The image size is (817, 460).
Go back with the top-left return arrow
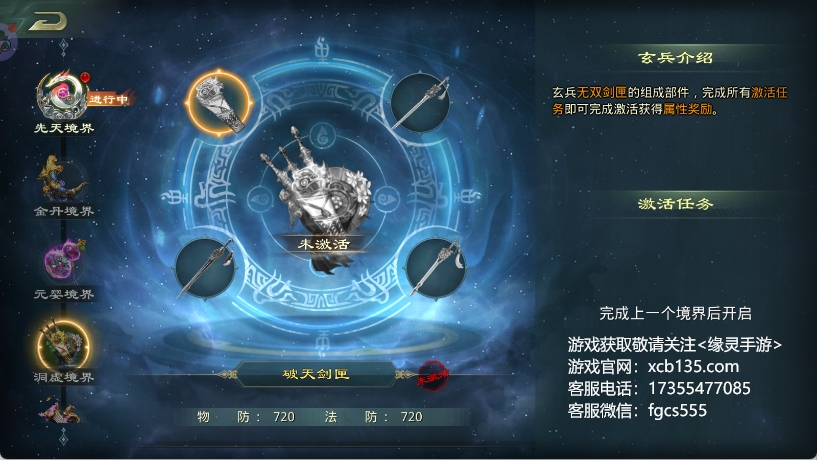(46, 21)
